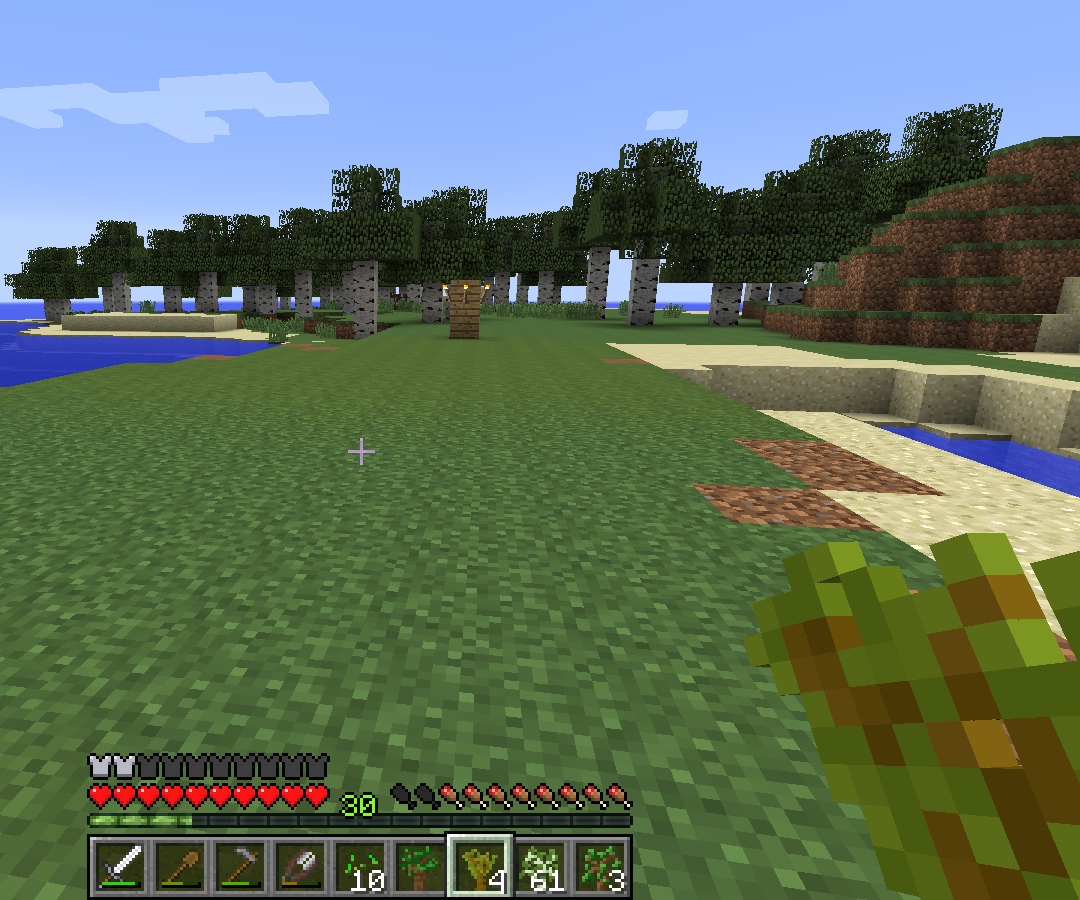1080x900 pixels.
Task: Equip the shears from the hotbar
Action: 301,866
